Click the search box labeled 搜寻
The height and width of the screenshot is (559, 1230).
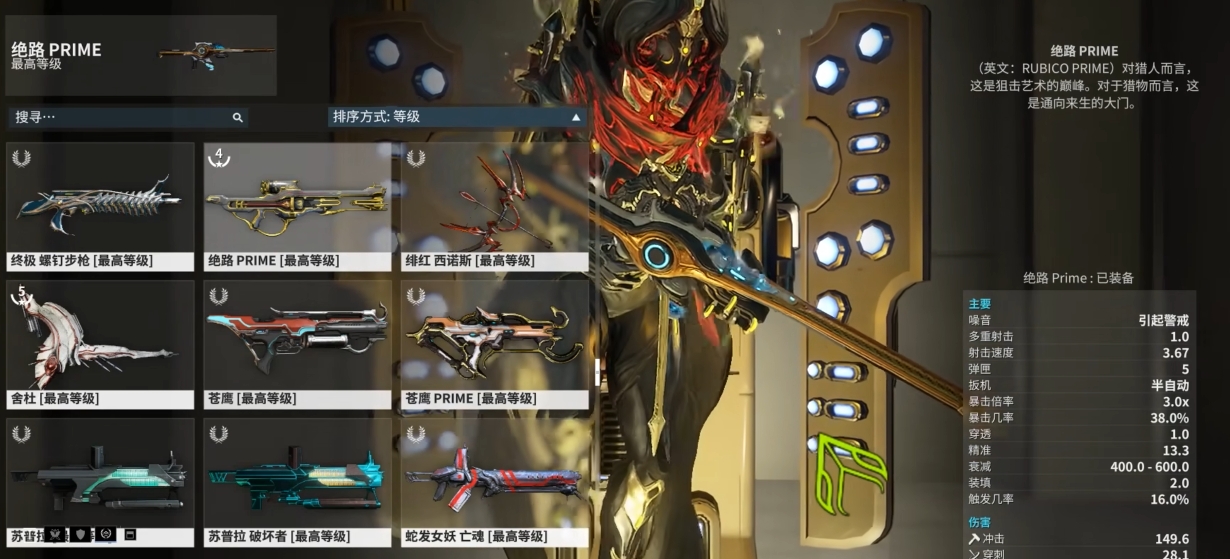pyautogui.click(x=120, y=117)
